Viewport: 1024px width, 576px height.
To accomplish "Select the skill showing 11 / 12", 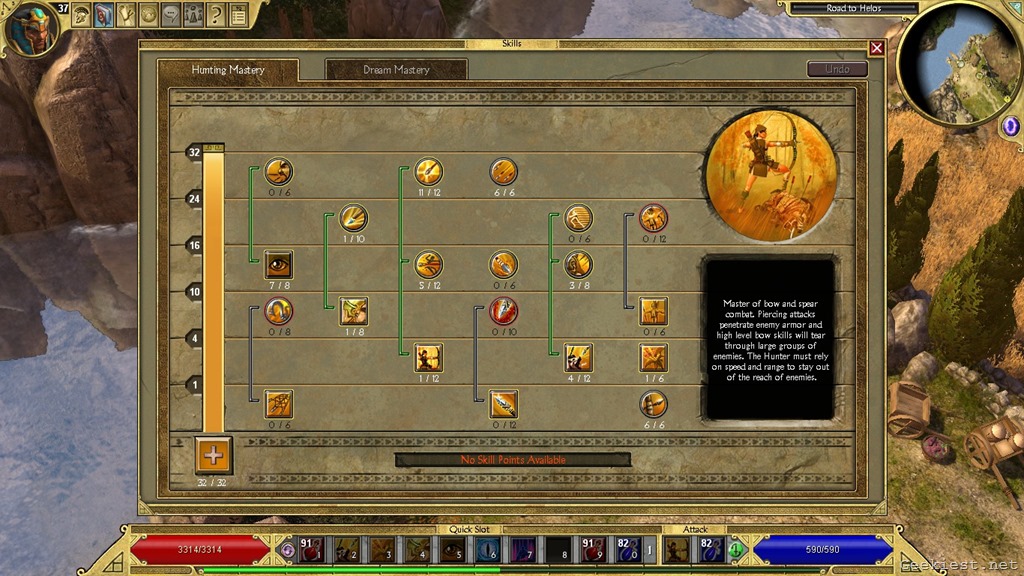I will point(428,171).
